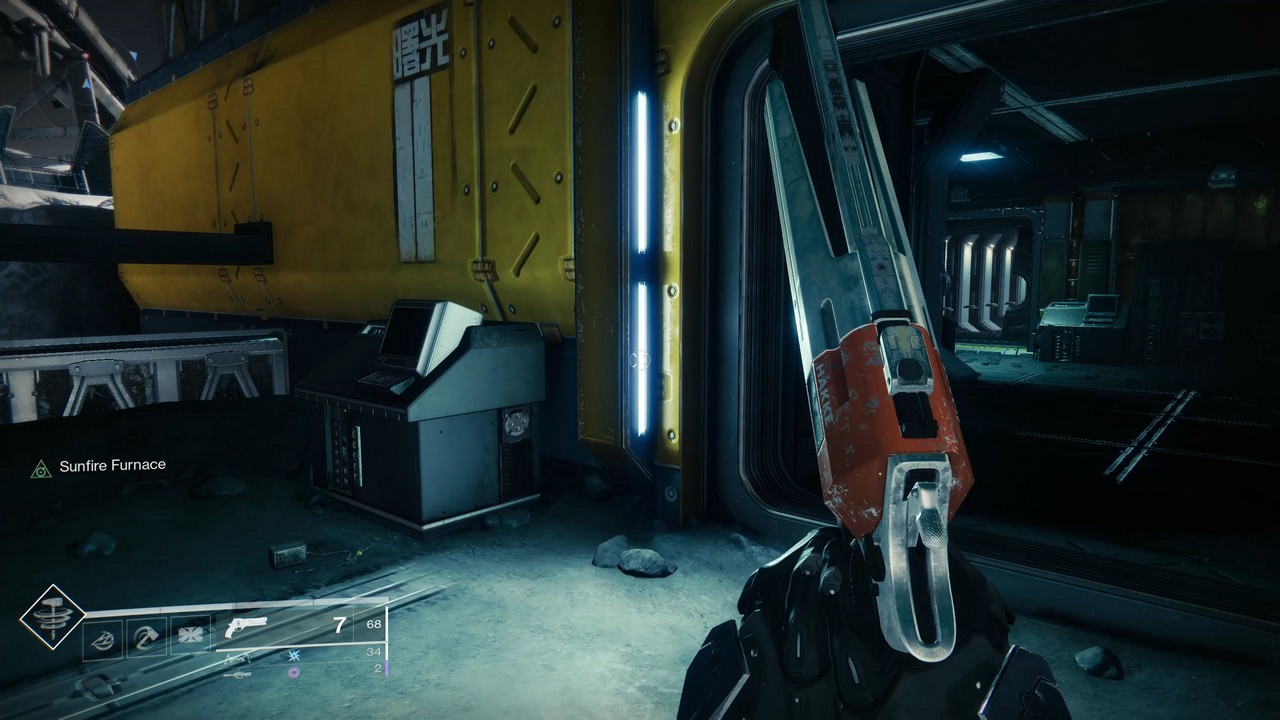The width and height of the screenshot is (1280, 720).
Task: Click the stowed sniper rifle weapon icon
Action: click(x=236, y=660)
